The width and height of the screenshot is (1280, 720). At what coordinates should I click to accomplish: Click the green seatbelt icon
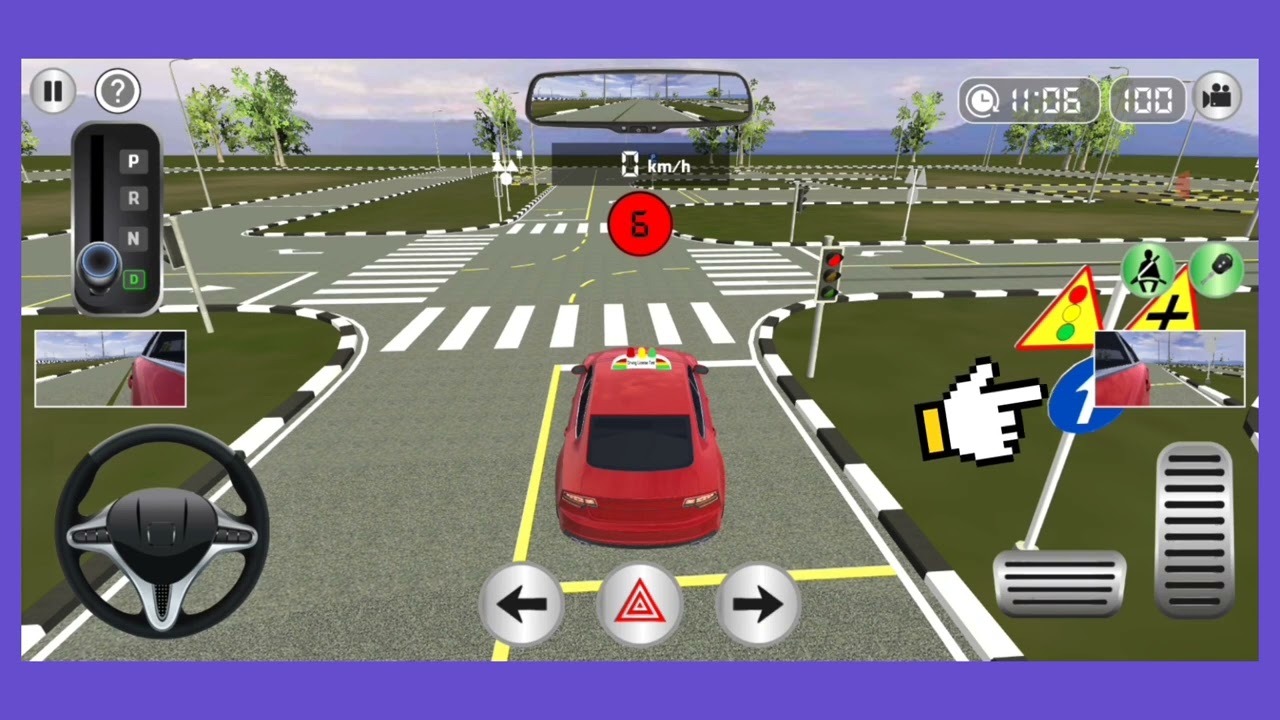pos(1148,270)
